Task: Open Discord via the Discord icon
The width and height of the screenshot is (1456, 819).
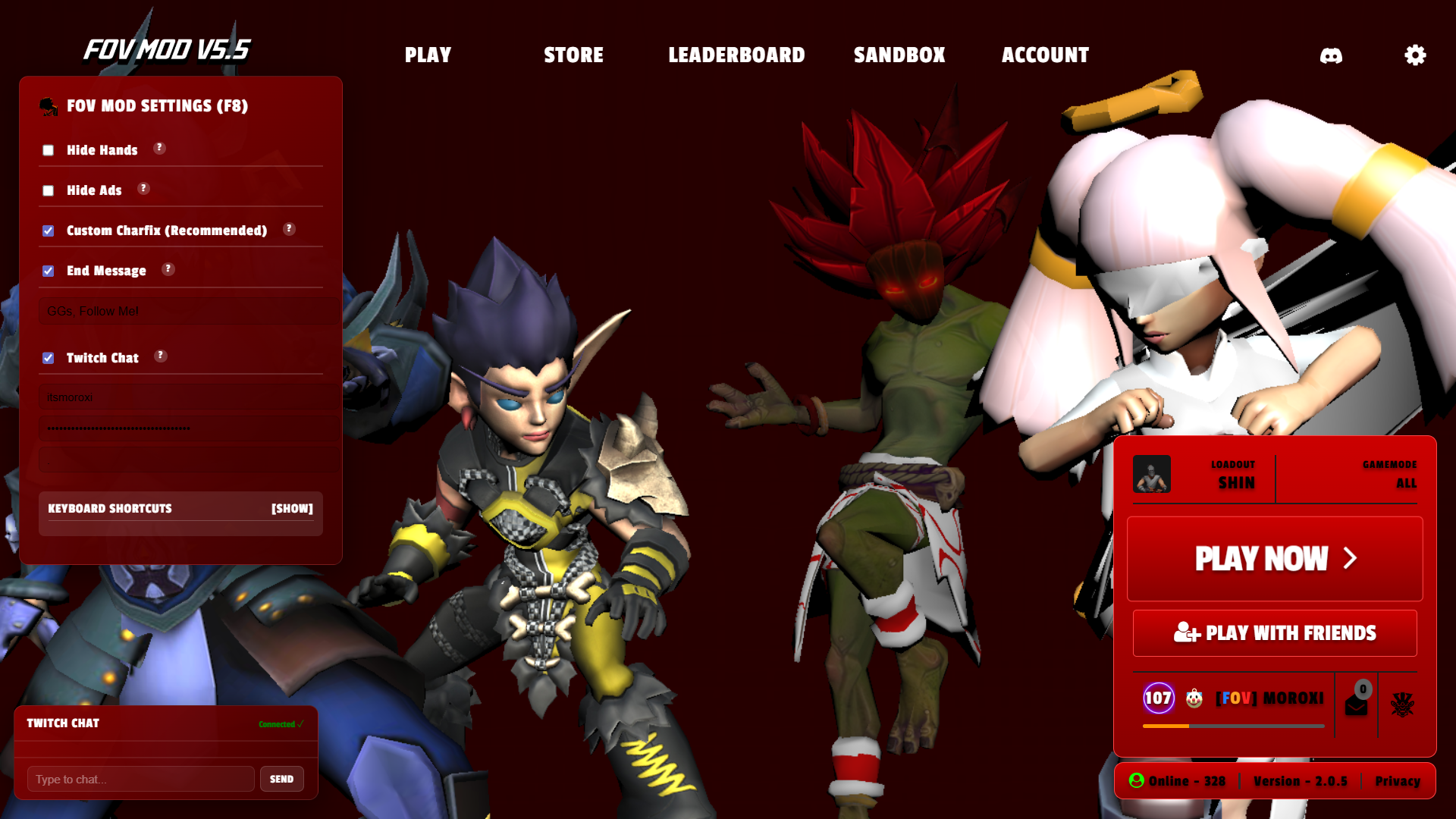Action: point(1332,55)
